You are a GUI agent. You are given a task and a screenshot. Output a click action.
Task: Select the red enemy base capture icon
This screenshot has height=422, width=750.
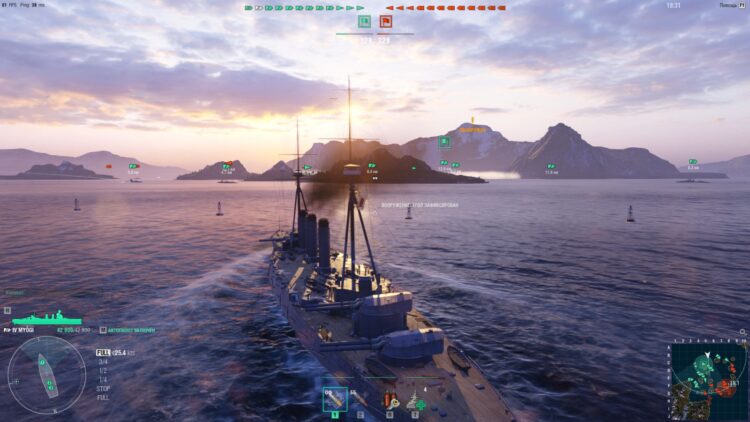click(x=386, y=20)
